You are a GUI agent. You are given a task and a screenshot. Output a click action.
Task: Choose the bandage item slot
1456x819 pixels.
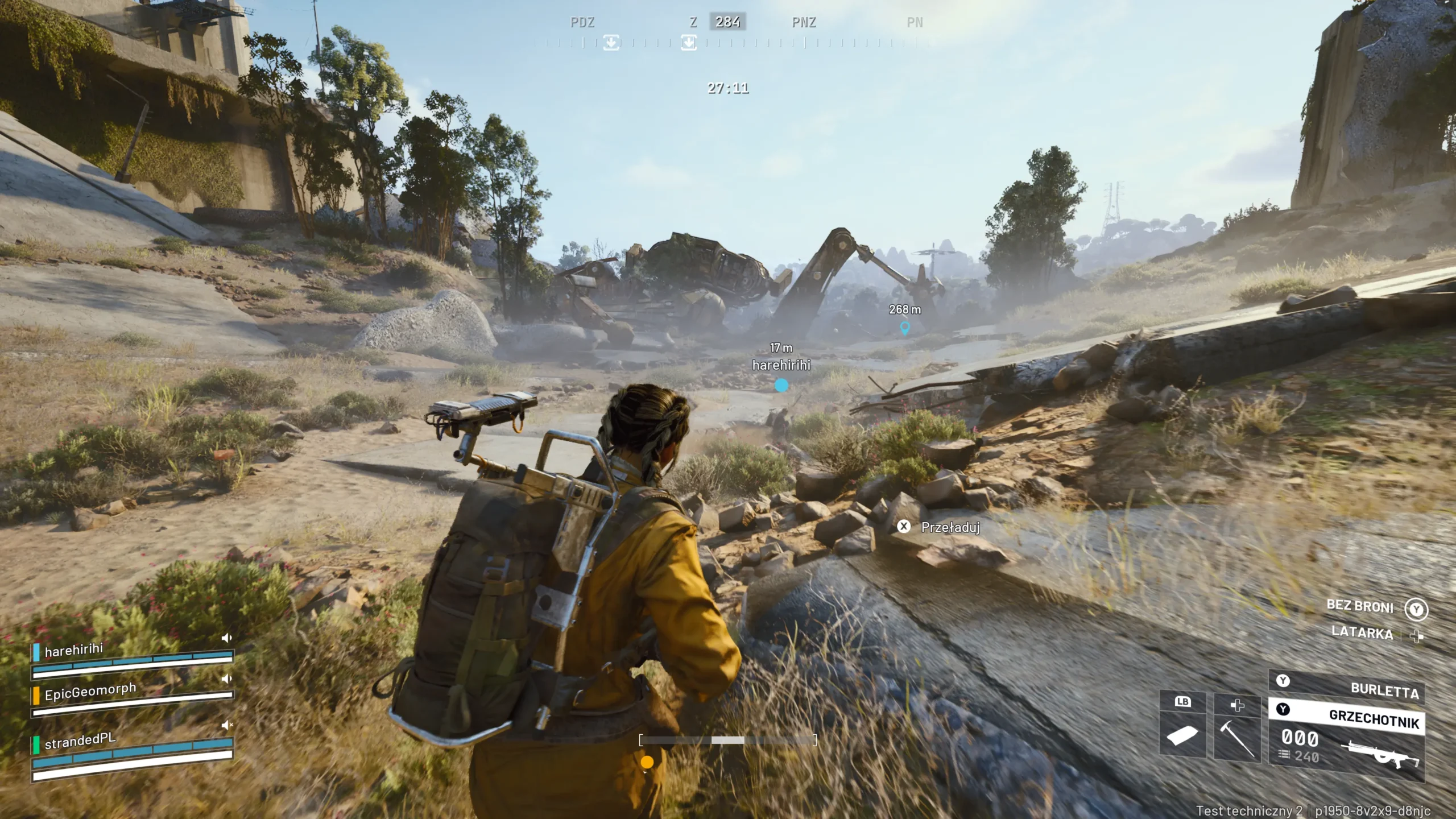[x=1182, y=735]
